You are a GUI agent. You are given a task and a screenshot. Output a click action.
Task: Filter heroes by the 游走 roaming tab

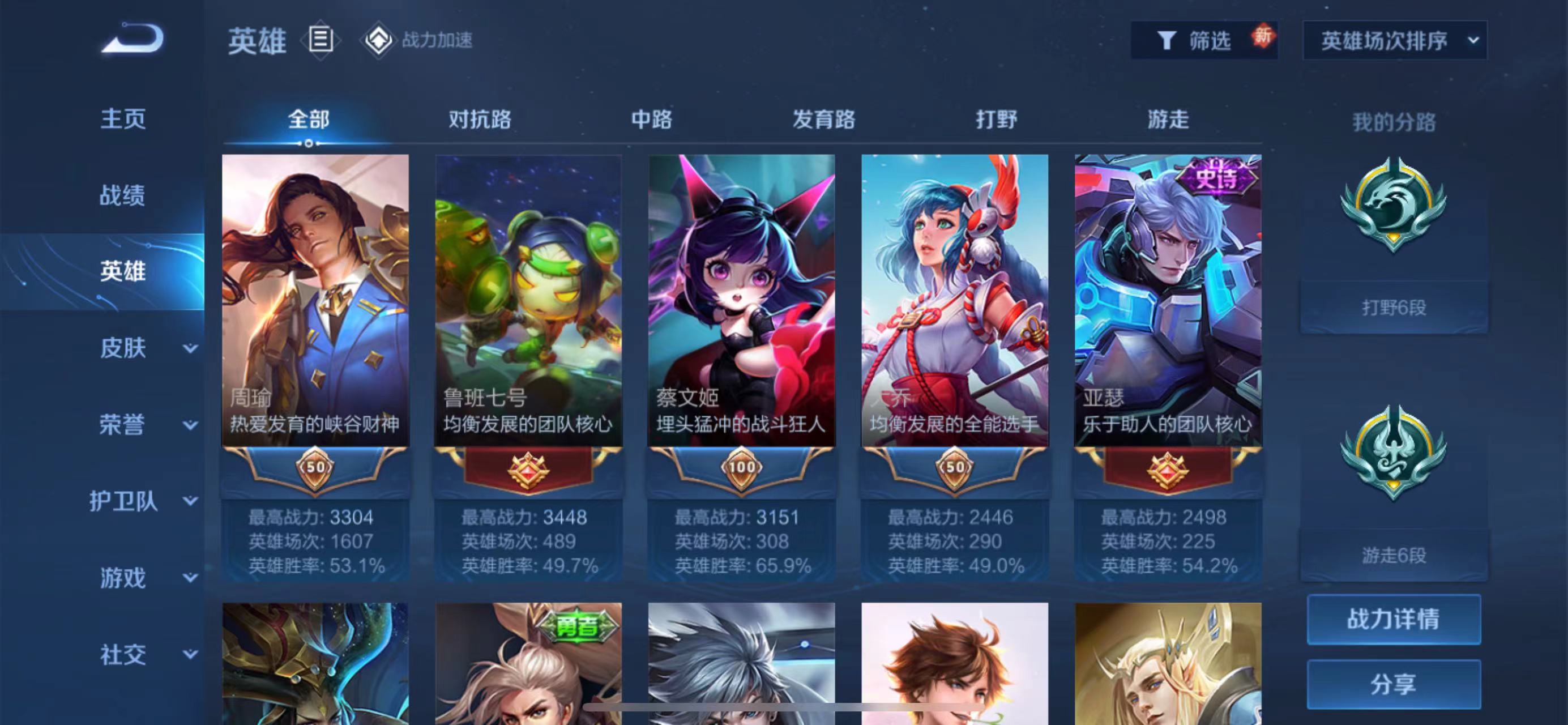pyautogui.click(x=1168, y=120)
